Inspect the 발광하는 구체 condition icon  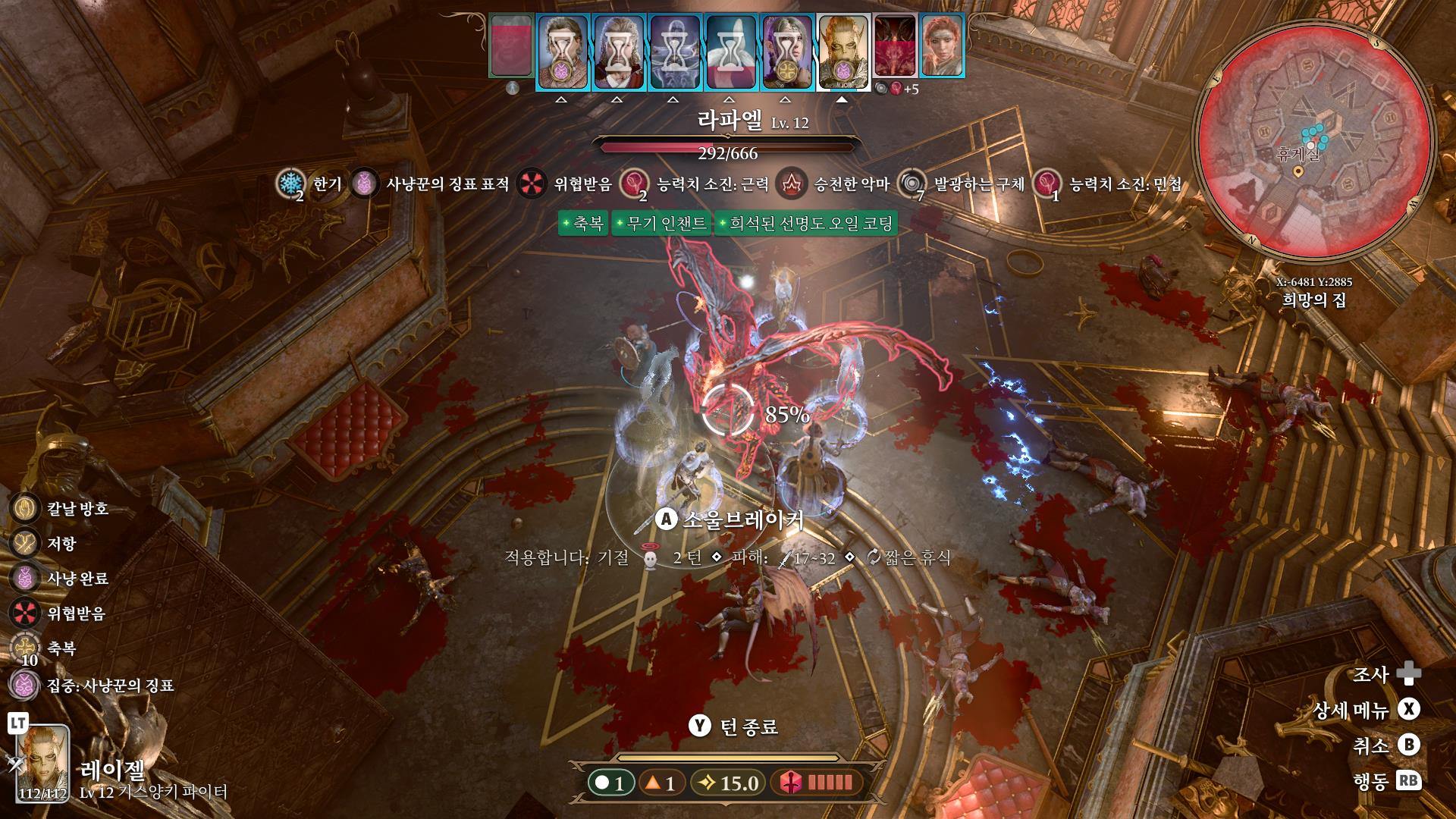(912, 184)
